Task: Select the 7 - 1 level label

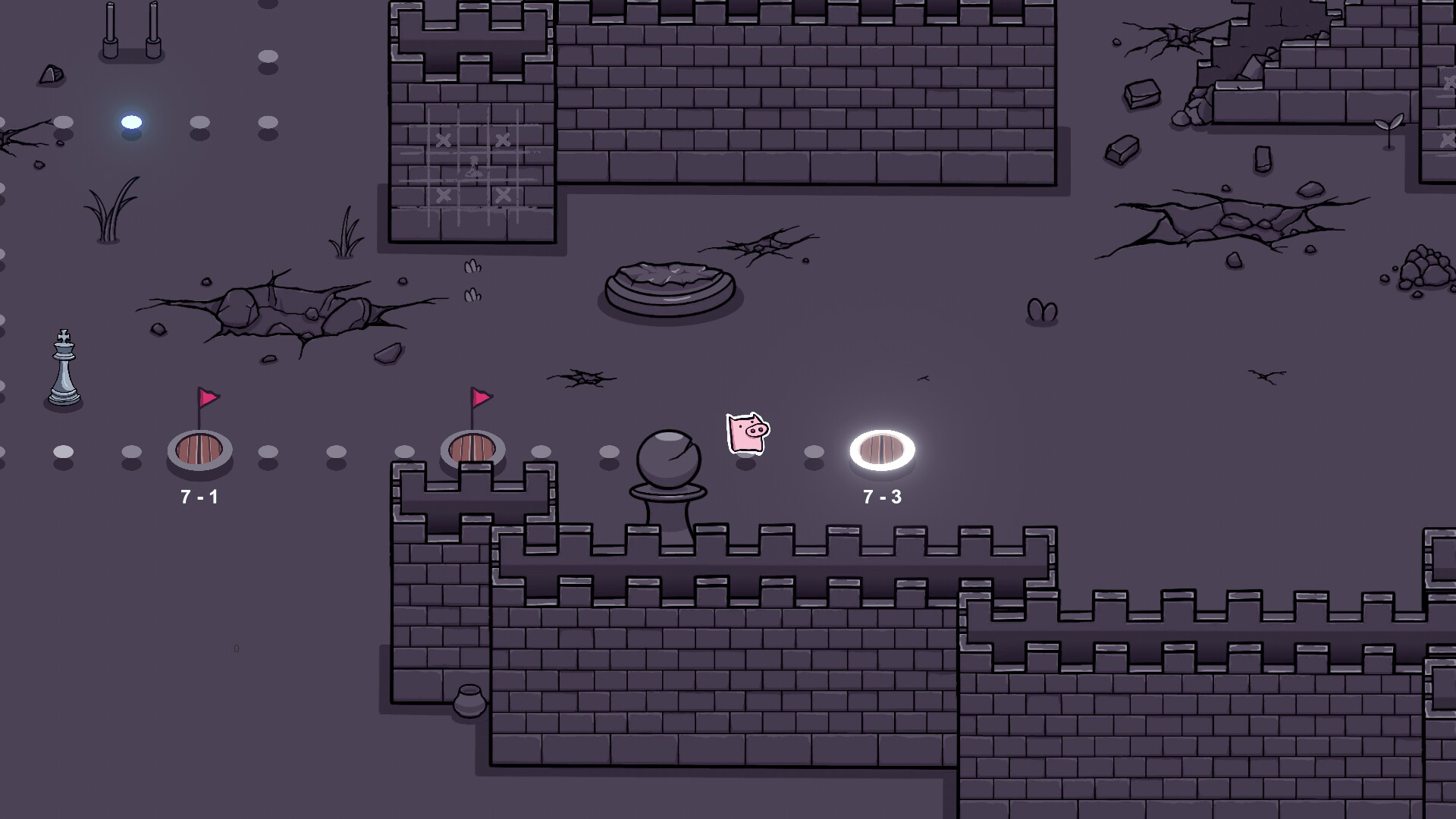Action: 199,498
